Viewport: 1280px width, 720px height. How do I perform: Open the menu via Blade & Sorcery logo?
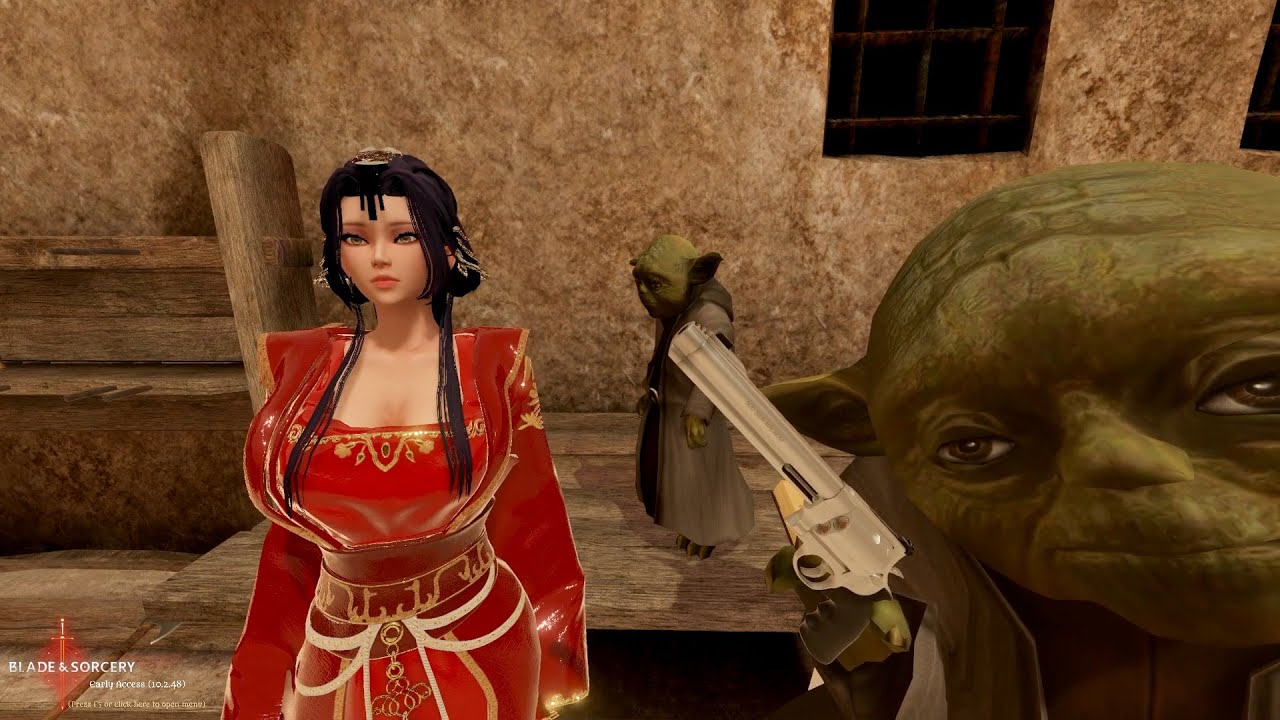[x=72, y=667]
